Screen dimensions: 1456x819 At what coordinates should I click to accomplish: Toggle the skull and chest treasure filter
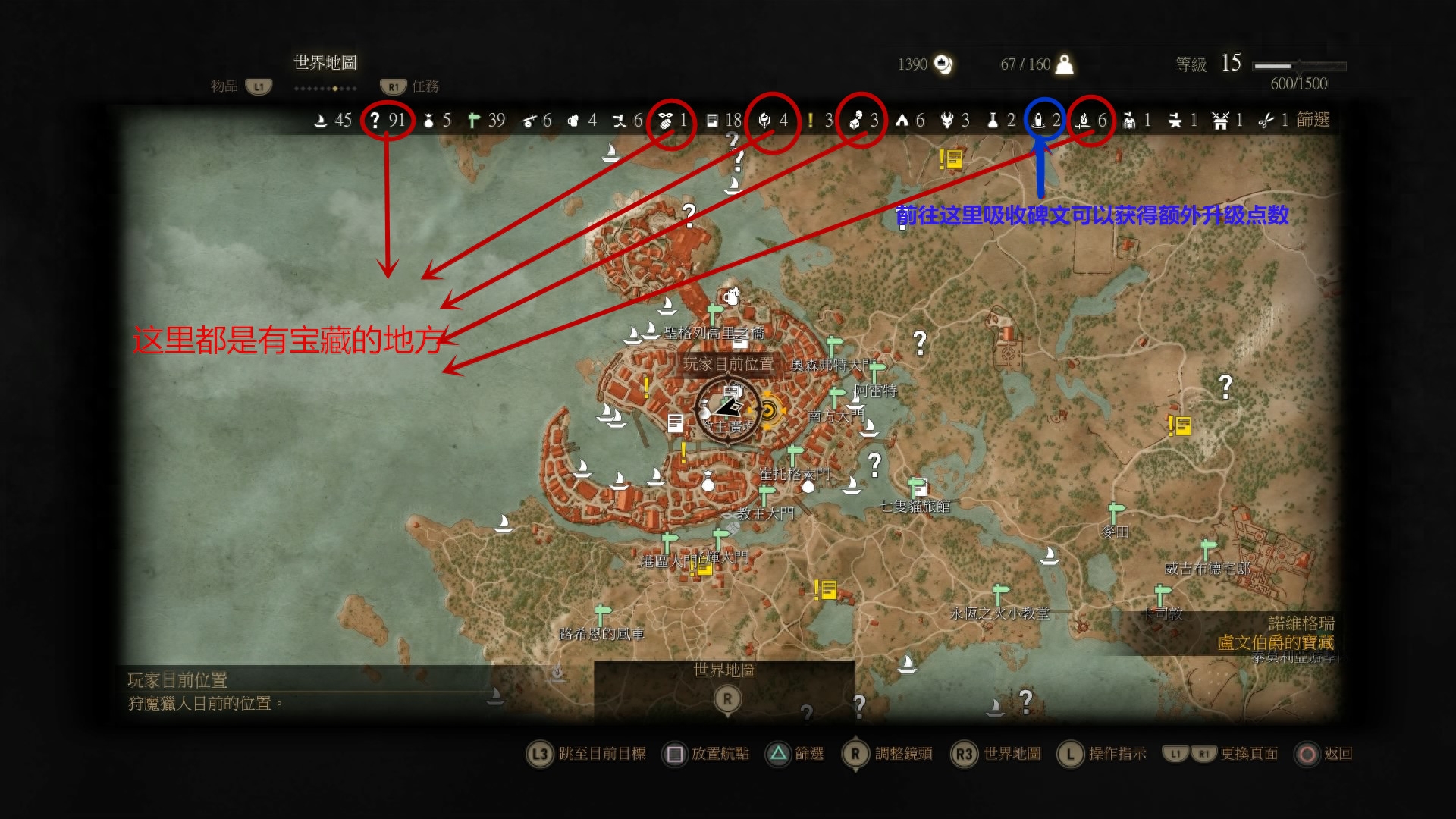pos(856,120)
